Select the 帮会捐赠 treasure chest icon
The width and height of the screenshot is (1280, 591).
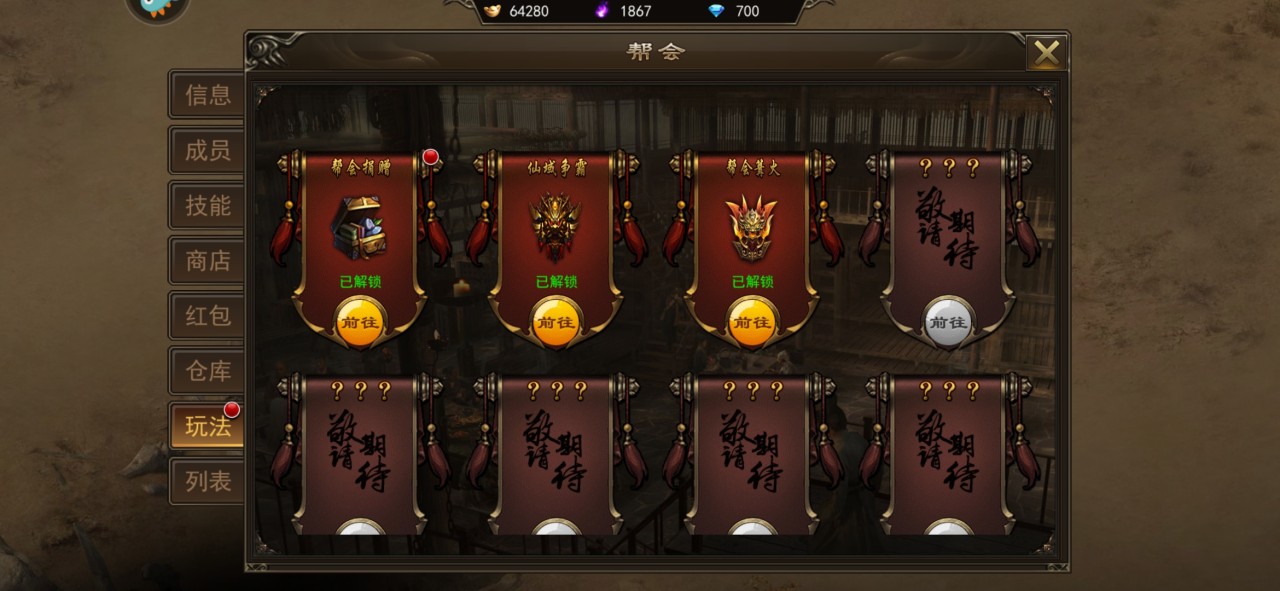click(x=359, y=227)
